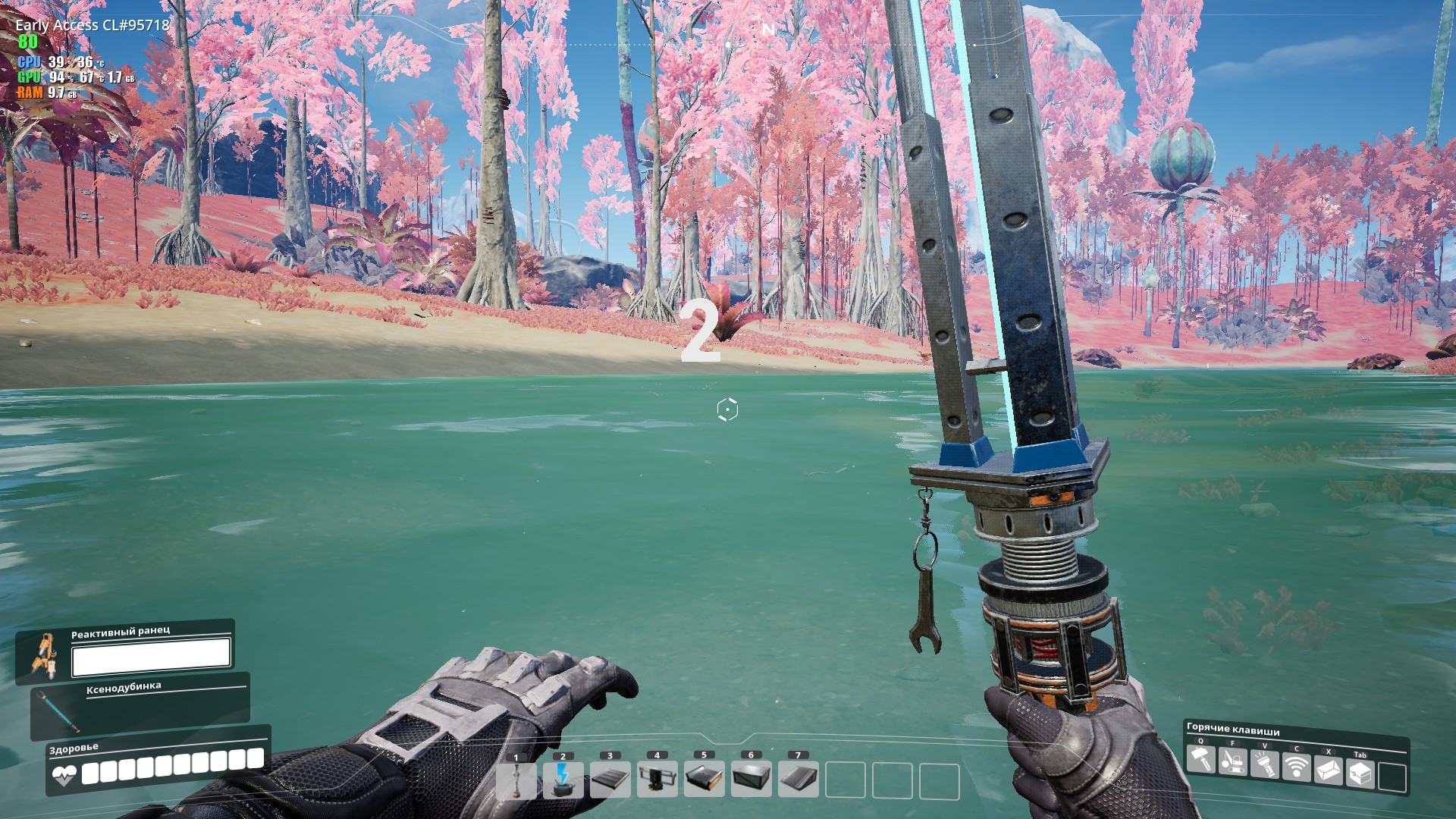Viewport: 1456px width, 819px height.
Task: Pick the framed machine in hotbar slot 4
Action: click(657, 780)
